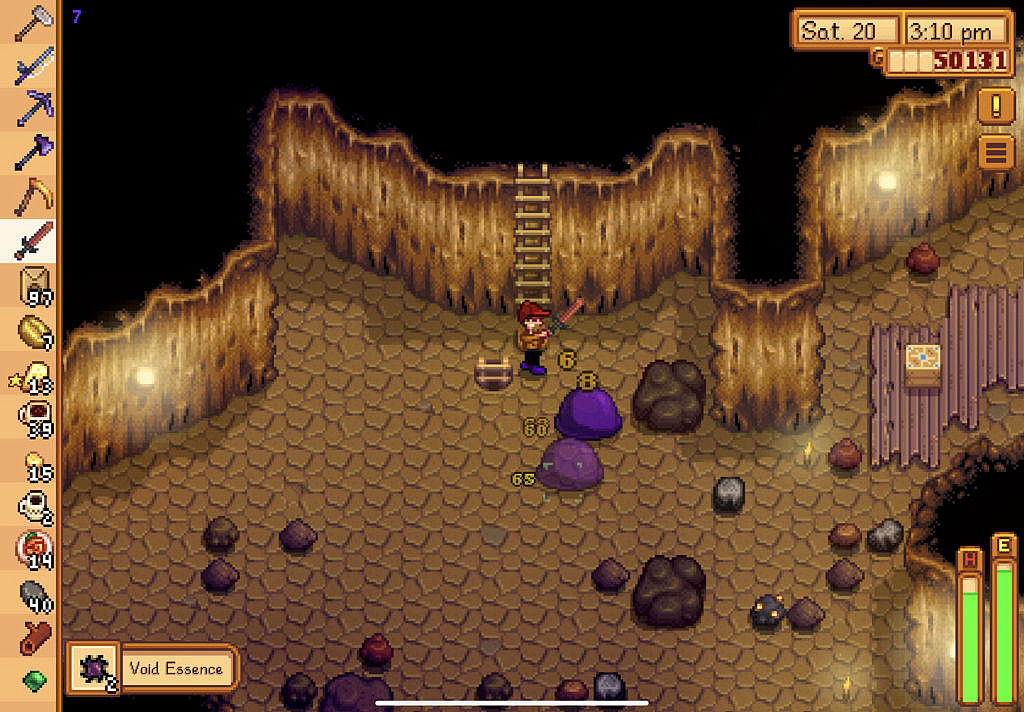1024x712 pixels.
Task: Choose the gray stone stack of 40
Action: point(34,594)
